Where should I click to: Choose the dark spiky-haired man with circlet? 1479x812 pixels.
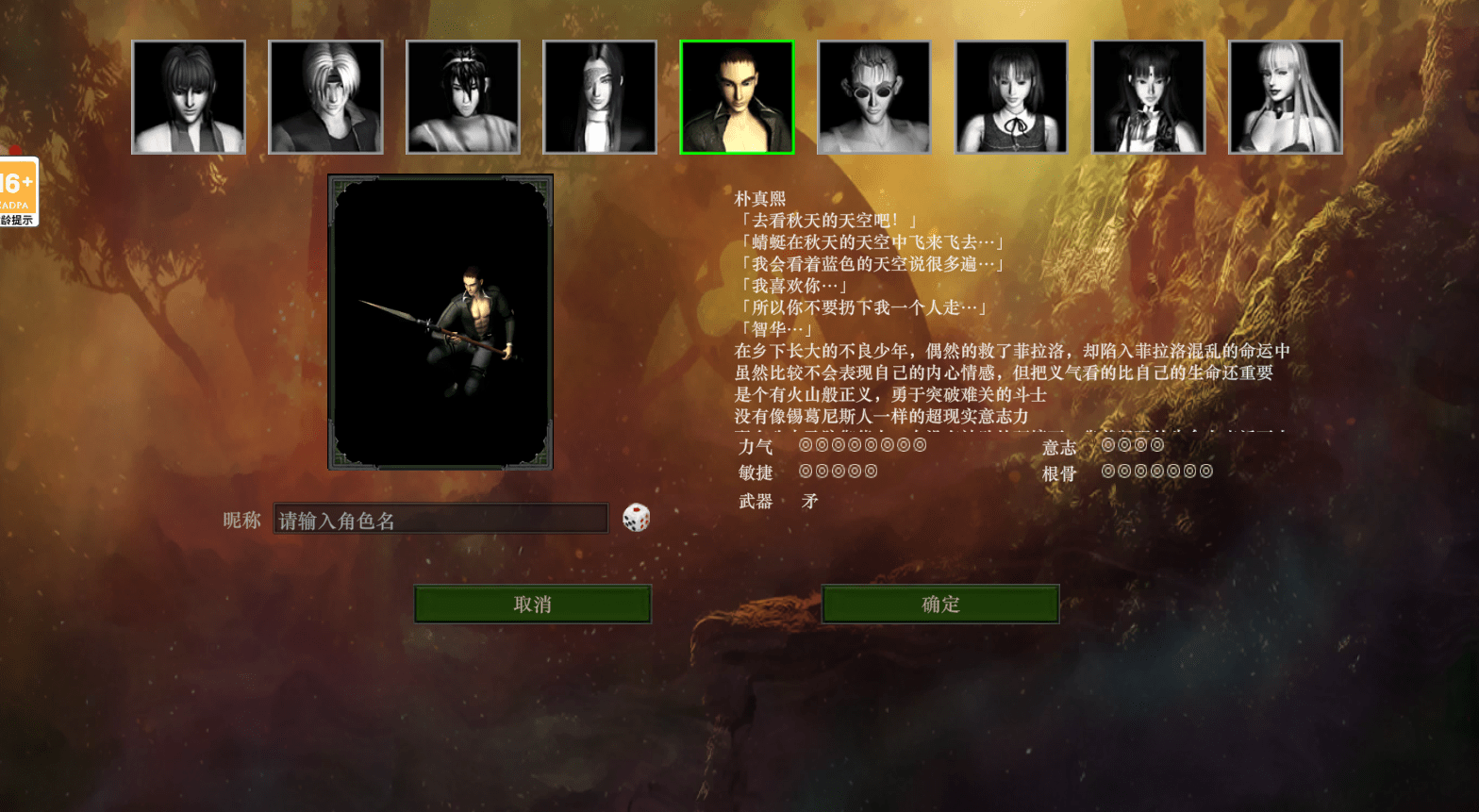462,97
